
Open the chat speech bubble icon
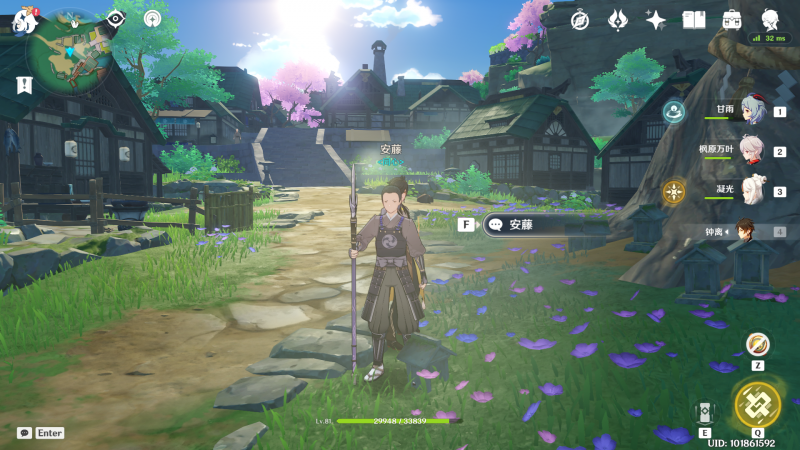click(x=24, y=433)
